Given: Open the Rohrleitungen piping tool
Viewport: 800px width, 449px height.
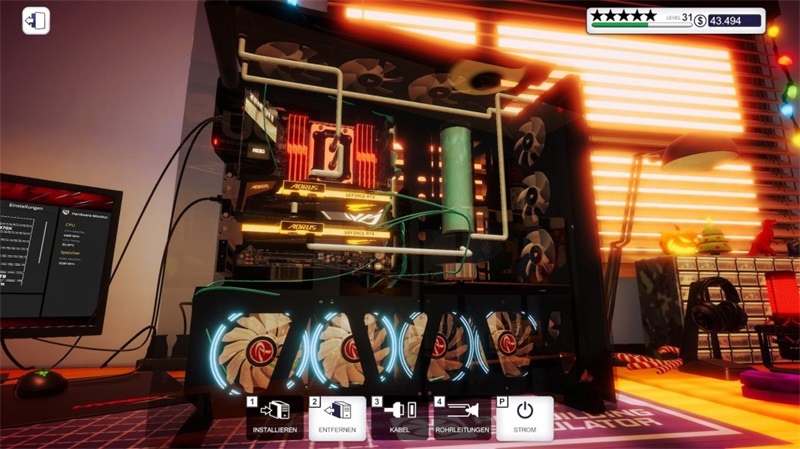Looking at the screenshot, I should 461,417.
